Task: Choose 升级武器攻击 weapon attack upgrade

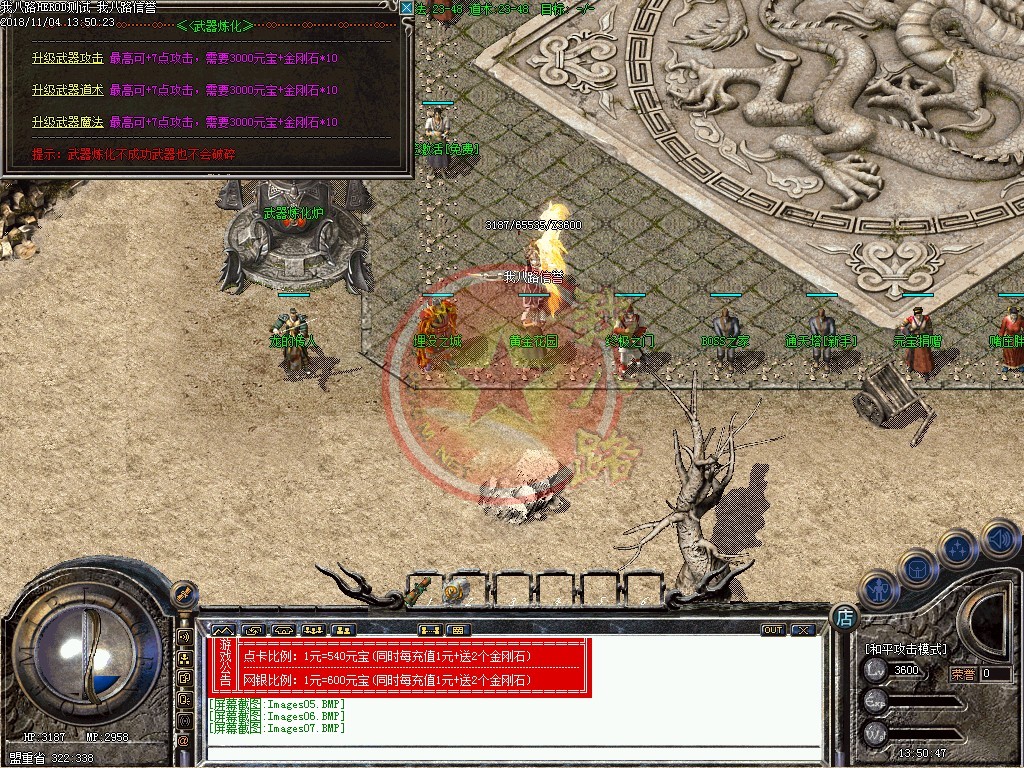Action: [67, 58]
